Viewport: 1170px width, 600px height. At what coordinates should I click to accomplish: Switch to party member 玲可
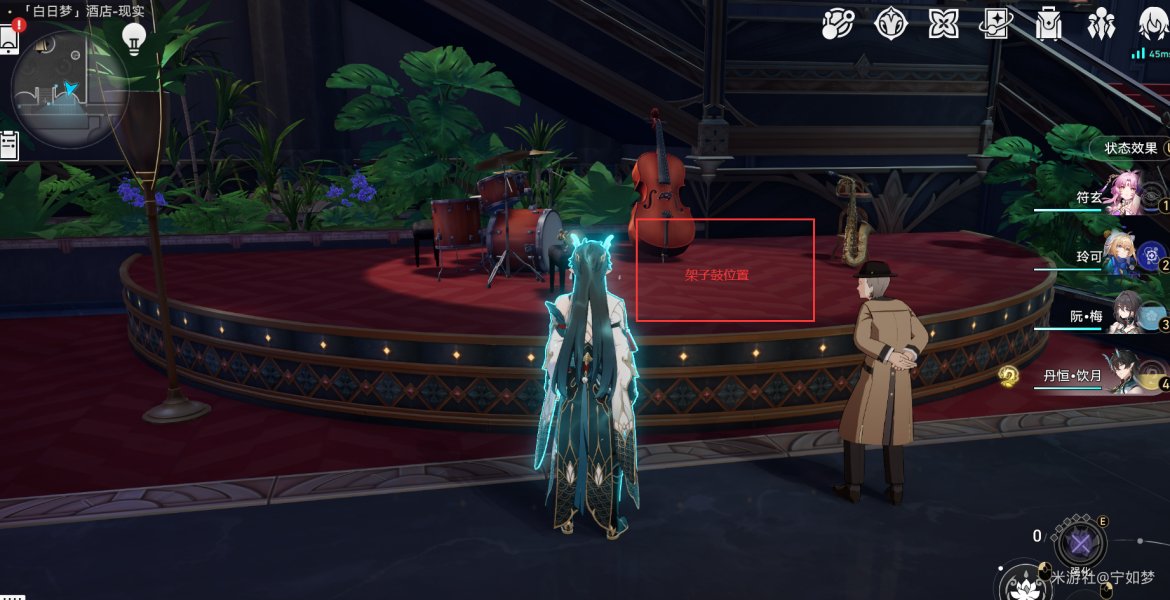[1122, 254]
